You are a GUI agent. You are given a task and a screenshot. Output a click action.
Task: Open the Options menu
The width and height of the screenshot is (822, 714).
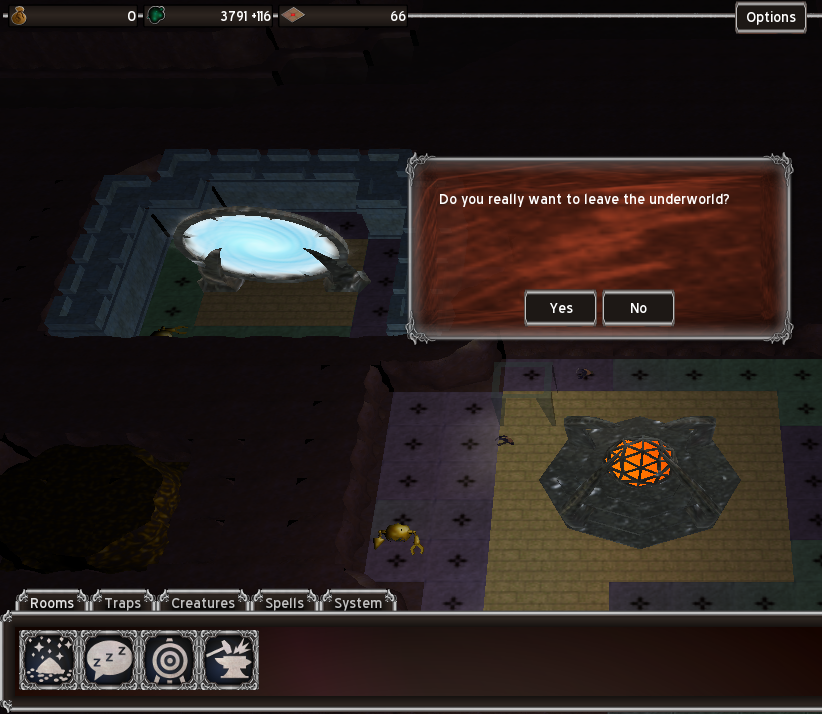(770, 17)
